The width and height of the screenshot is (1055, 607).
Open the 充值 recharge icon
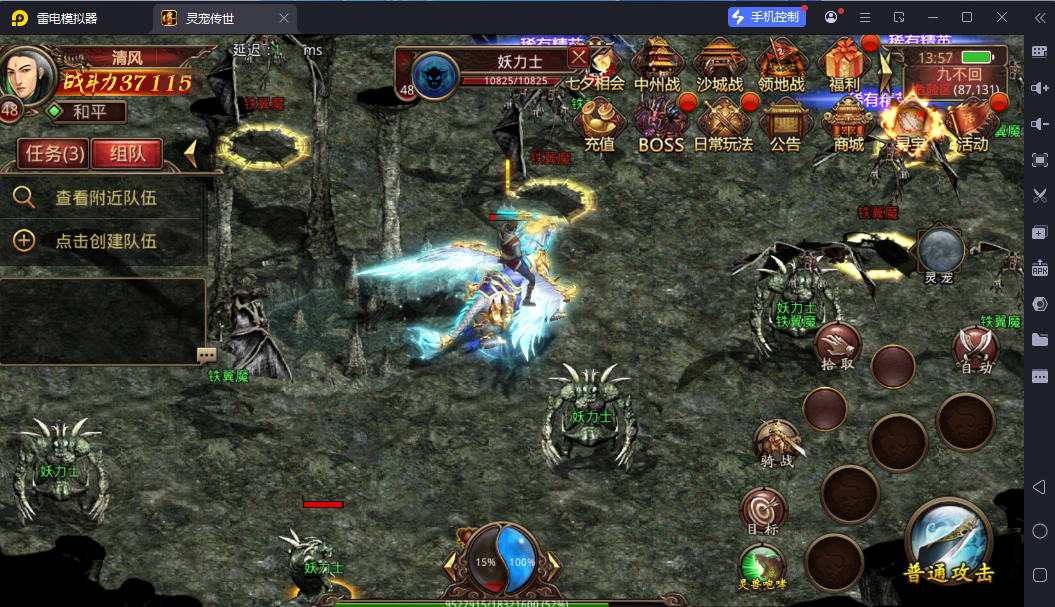pyautogui.click(x=599, y=127)
